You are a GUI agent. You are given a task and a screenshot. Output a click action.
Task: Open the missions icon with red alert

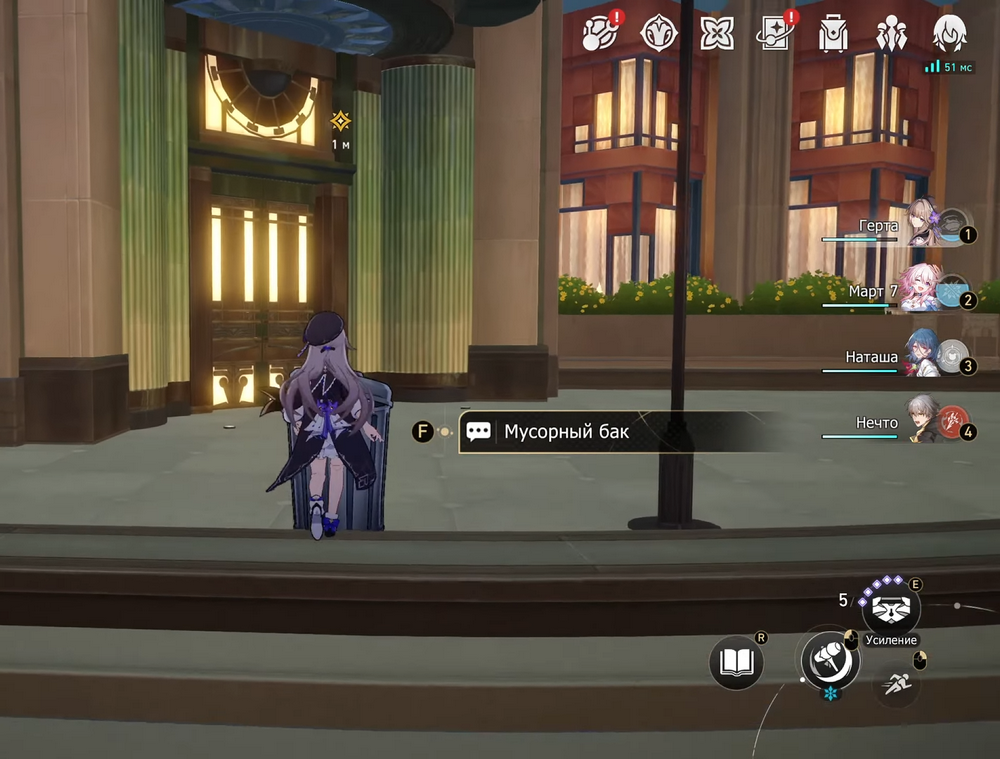(x=601, y=33)
